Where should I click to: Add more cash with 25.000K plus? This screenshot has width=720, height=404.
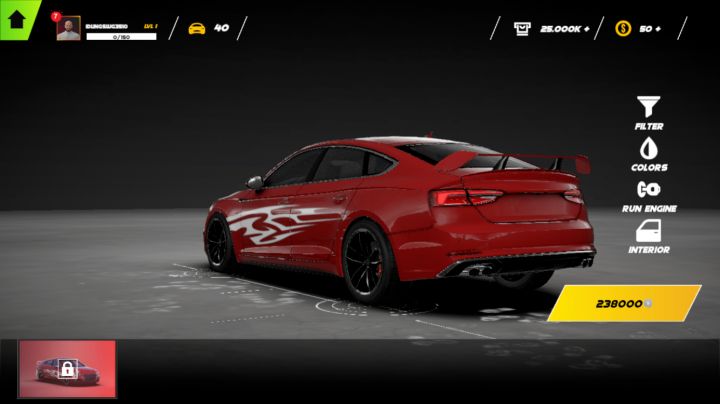tap(551, 28)
